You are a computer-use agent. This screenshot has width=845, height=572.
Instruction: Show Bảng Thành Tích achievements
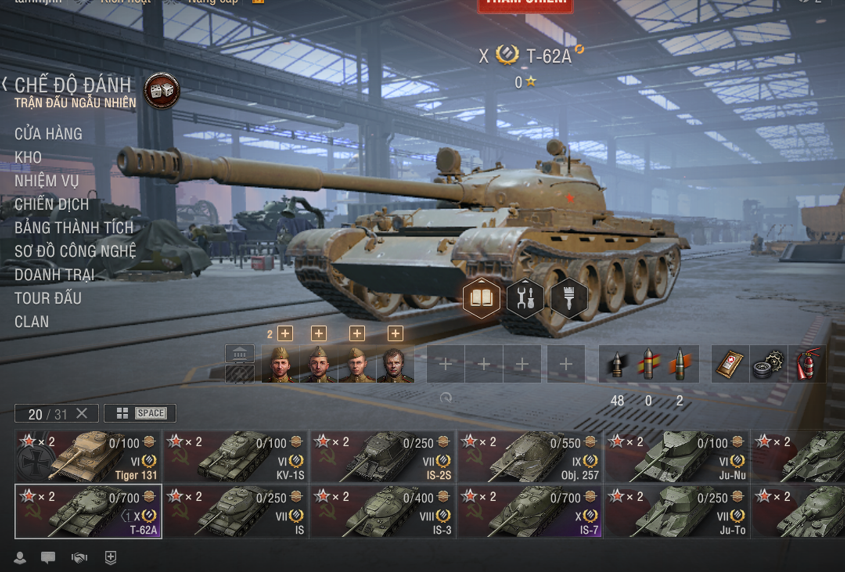point(73,228)
